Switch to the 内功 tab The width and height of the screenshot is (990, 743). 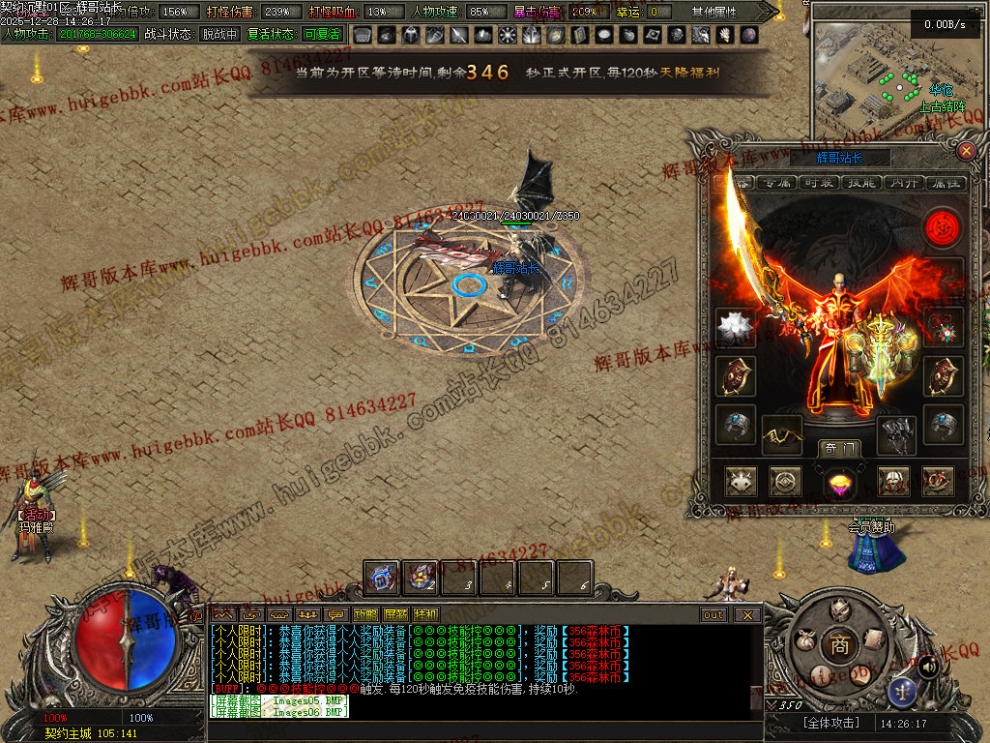(x=904, y=183)
